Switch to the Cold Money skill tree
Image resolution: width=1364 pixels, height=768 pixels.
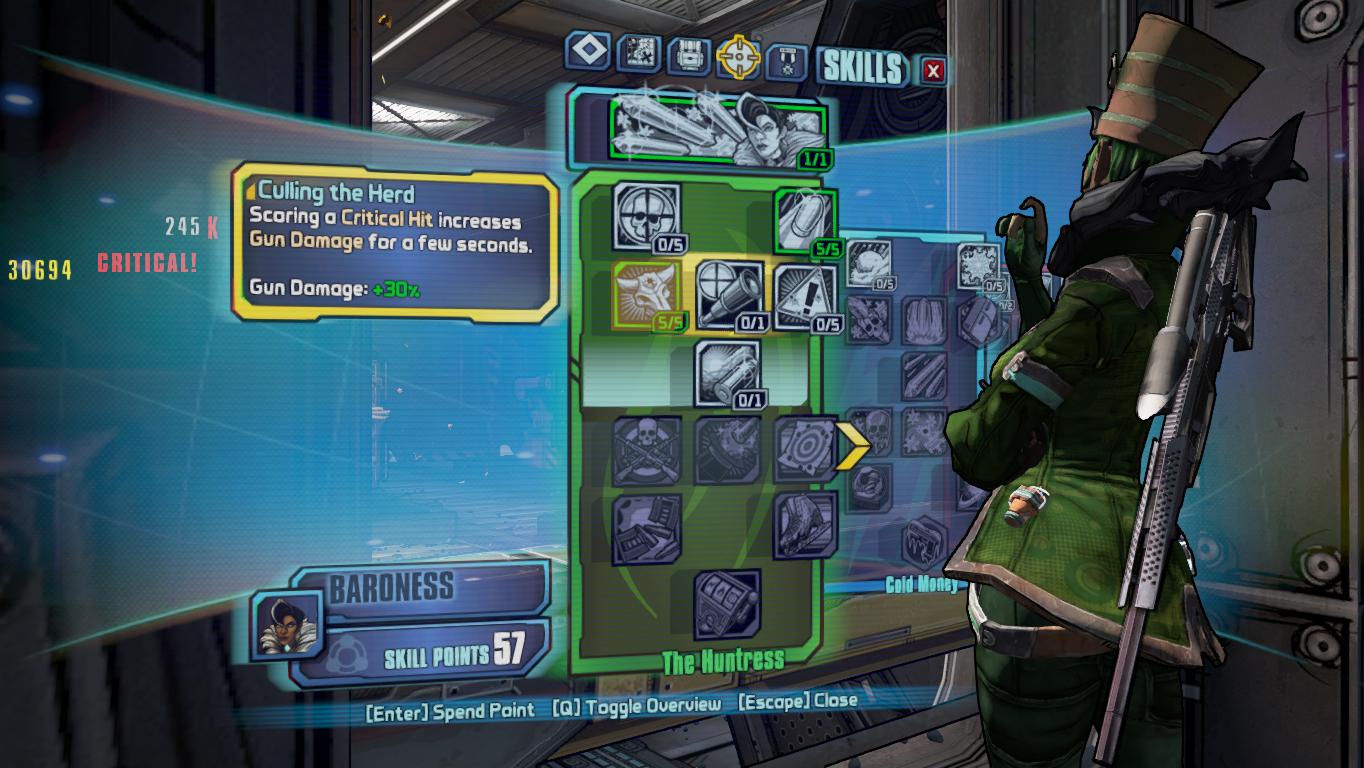pyautogui.click(x=920, y=584)
